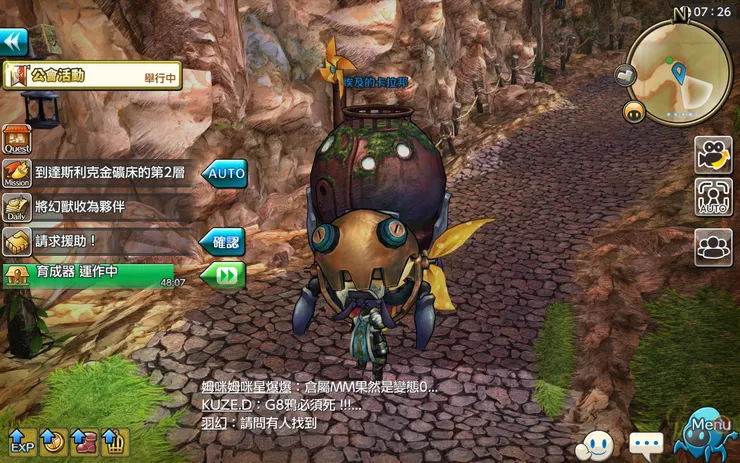
Task: Click the green fast-forward arrow button
Action: tap(222, 274)
